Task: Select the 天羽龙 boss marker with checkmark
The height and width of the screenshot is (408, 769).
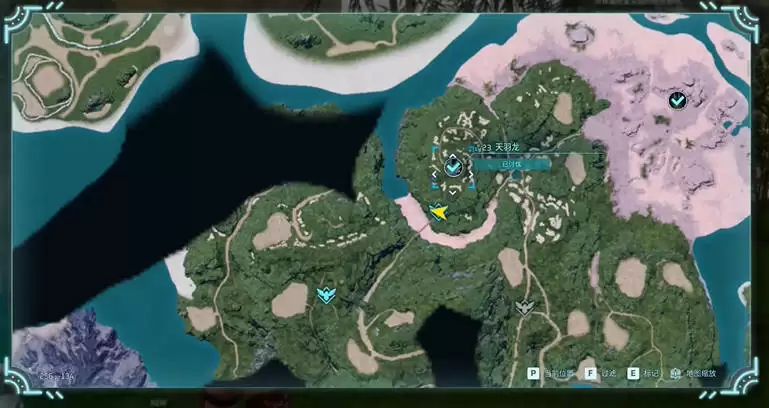Action: click(453, 165)
